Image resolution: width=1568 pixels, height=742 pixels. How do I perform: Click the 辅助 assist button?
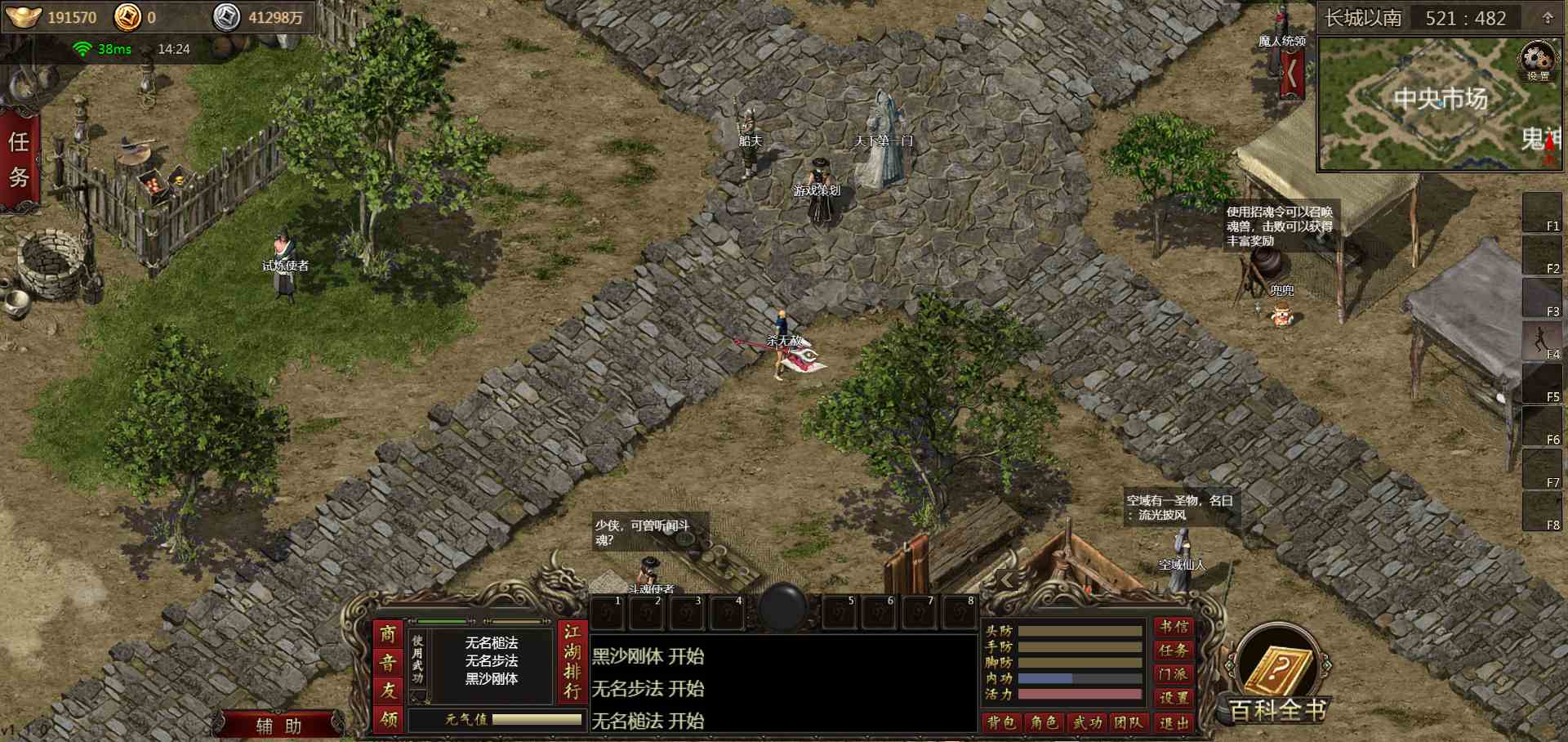278,726
